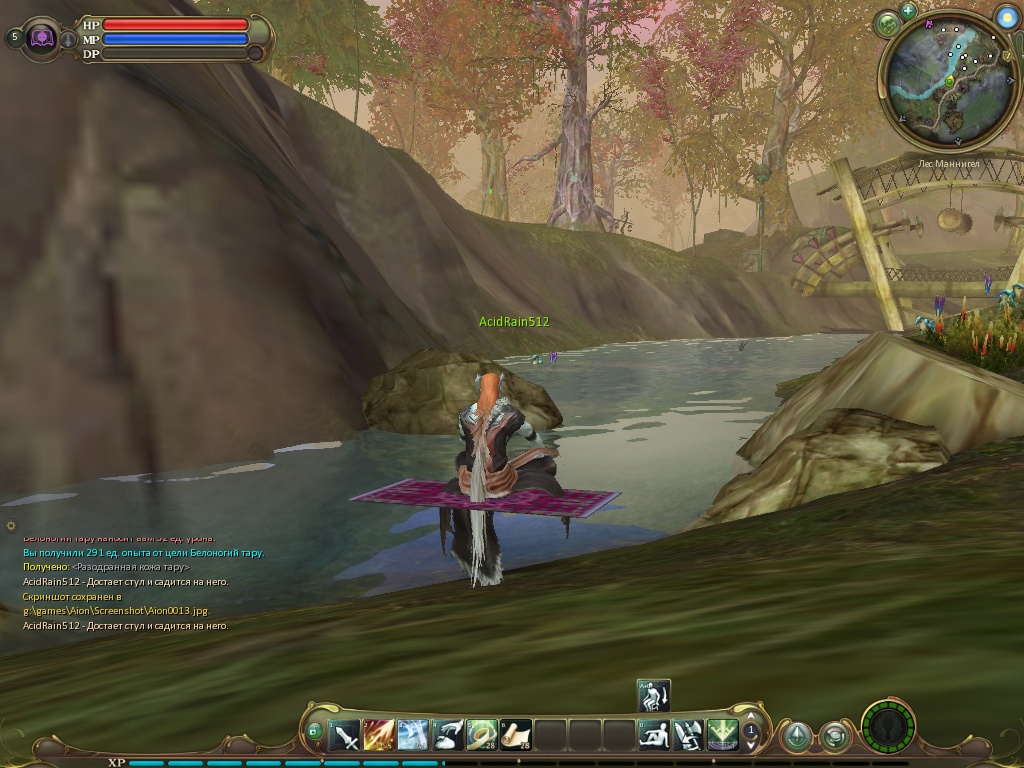Click the green ringed wing gauge
Image resolution: width=1024 pixels, height=768 pixels.
coord(888,727)
